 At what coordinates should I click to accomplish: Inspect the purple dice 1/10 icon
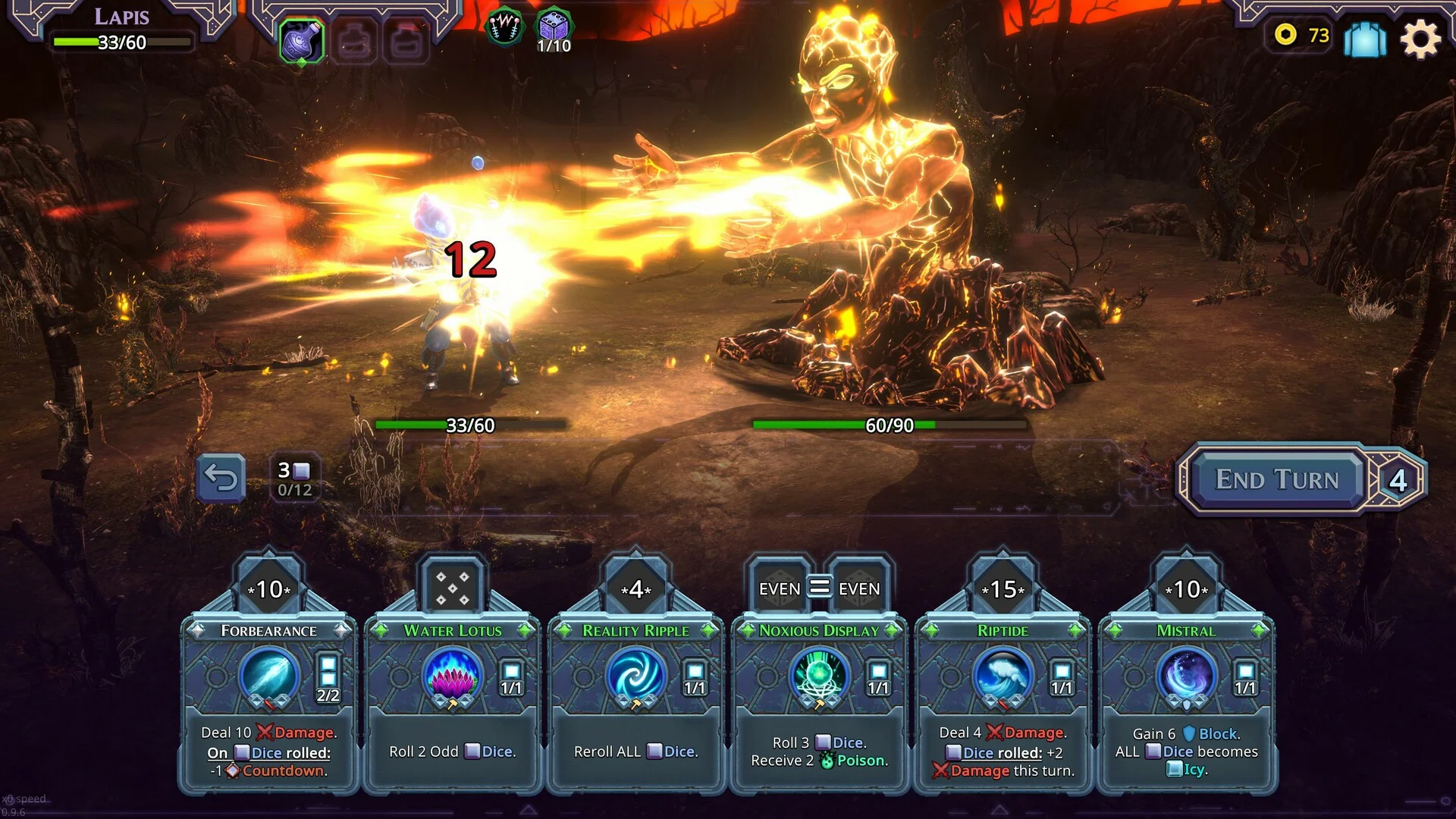pyautogui.click(x=554, y=30)
